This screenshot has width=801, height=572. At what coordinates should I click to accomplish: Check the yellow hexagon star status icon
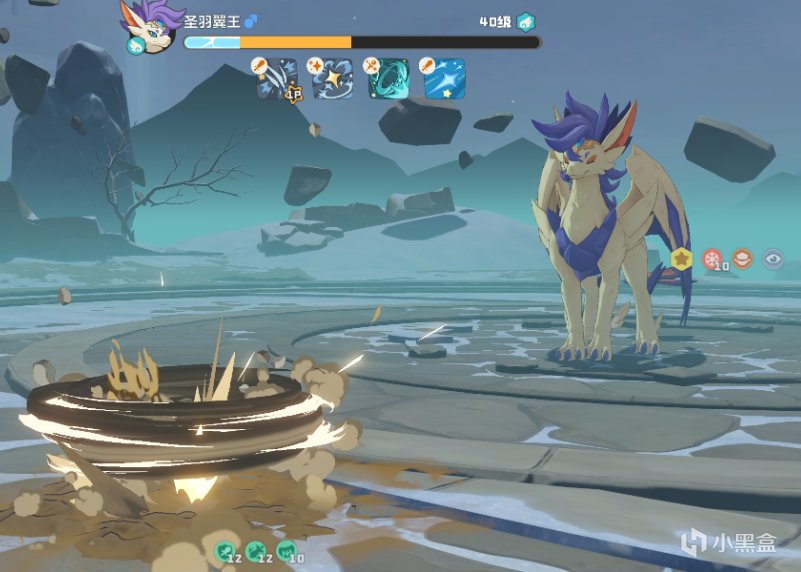(x=682, y=259)
